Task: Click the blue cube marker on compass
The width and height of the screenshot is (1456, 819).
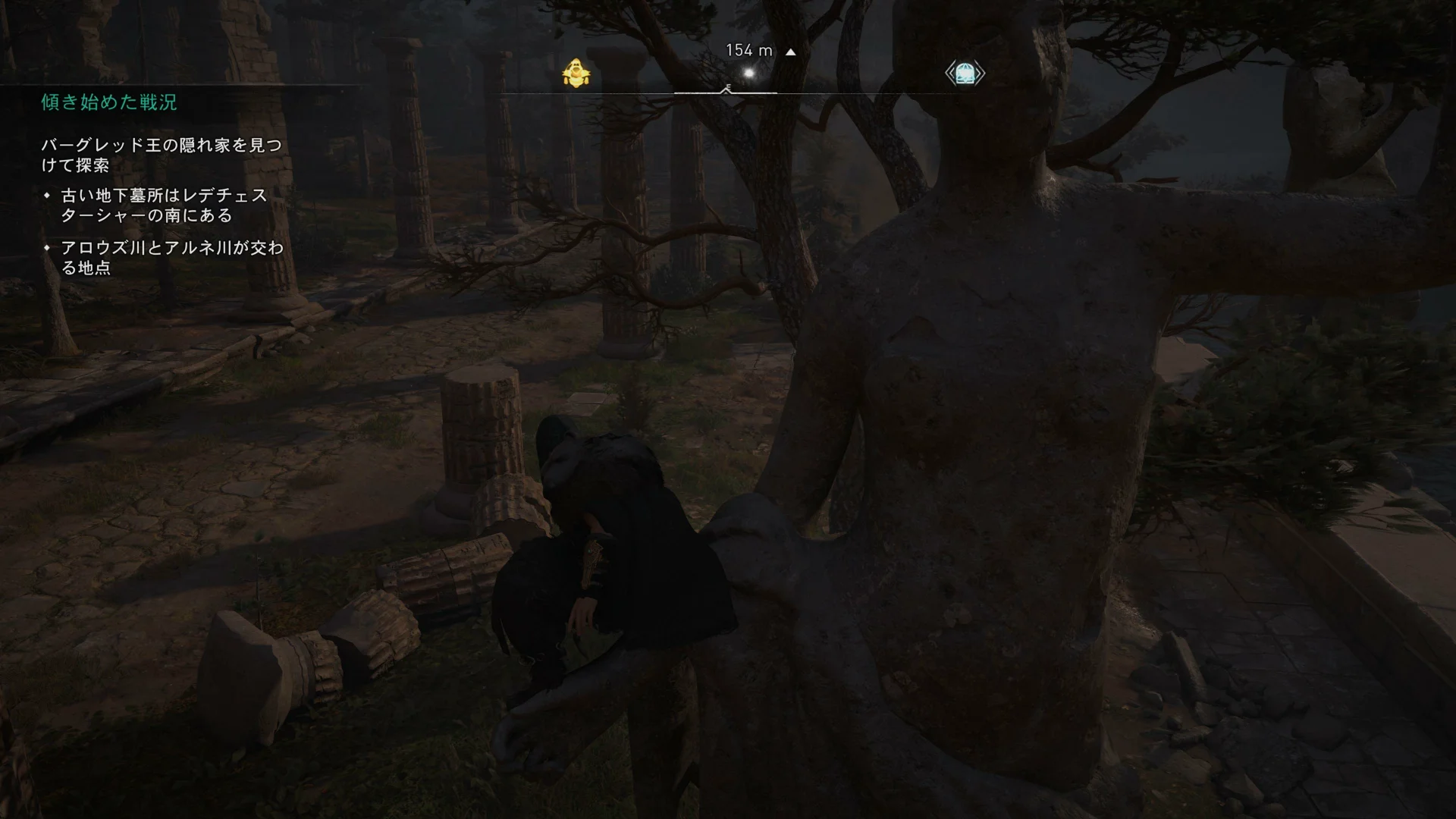Action: pos(965,74)
